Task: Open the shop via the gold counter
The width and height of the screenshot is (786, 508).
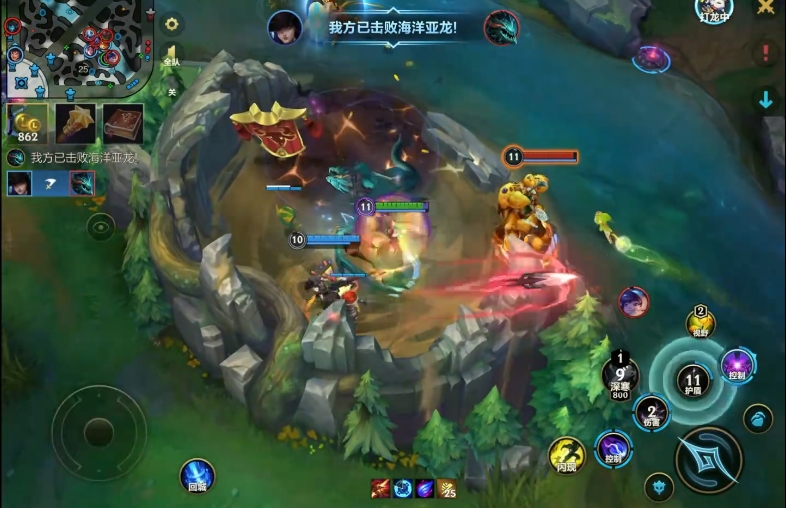Action: 27,124
